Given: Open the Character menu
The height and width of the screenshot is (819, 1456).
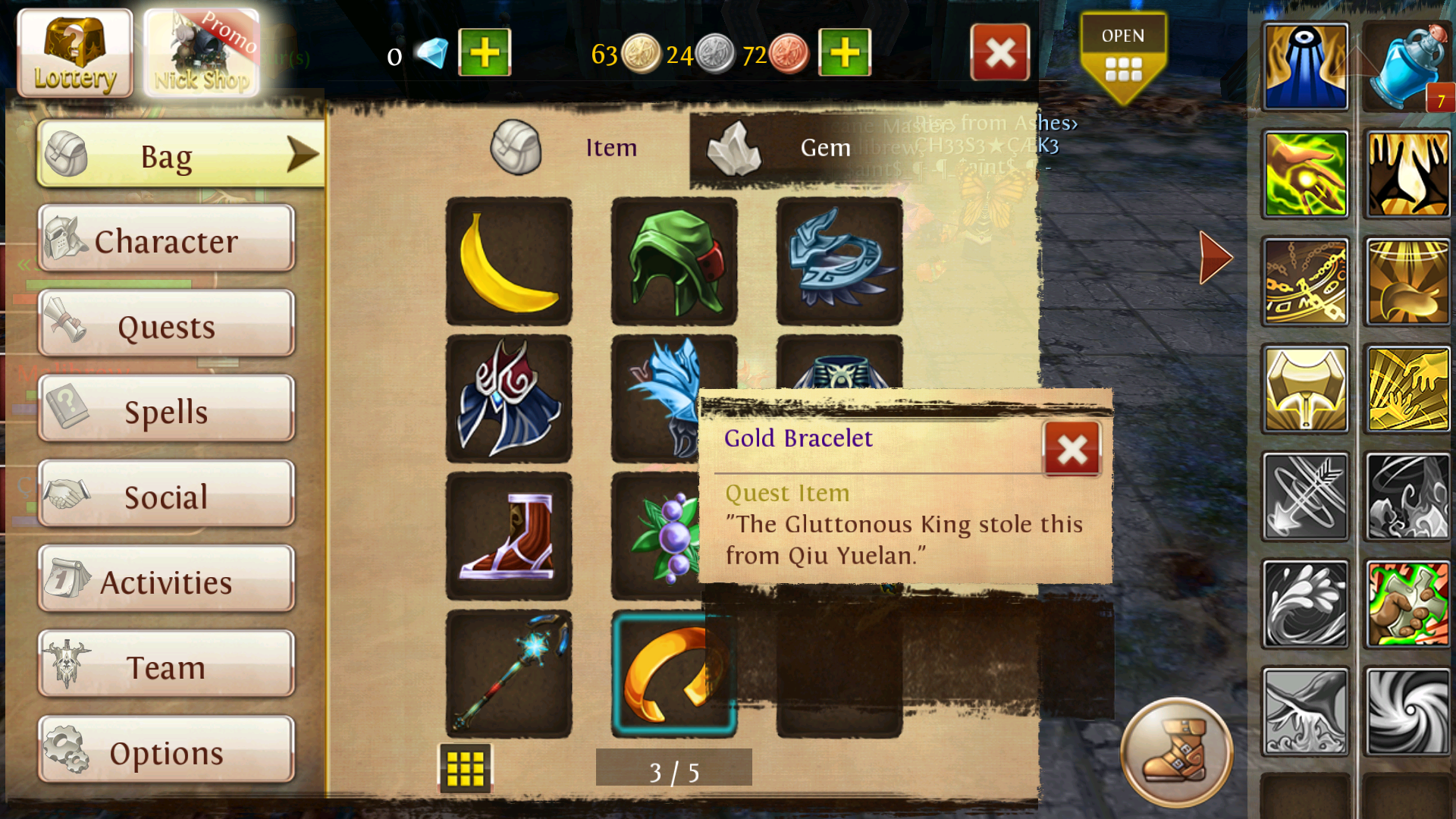Looking at the screenshot, I should pyautogui.click(x=166, y=239).
